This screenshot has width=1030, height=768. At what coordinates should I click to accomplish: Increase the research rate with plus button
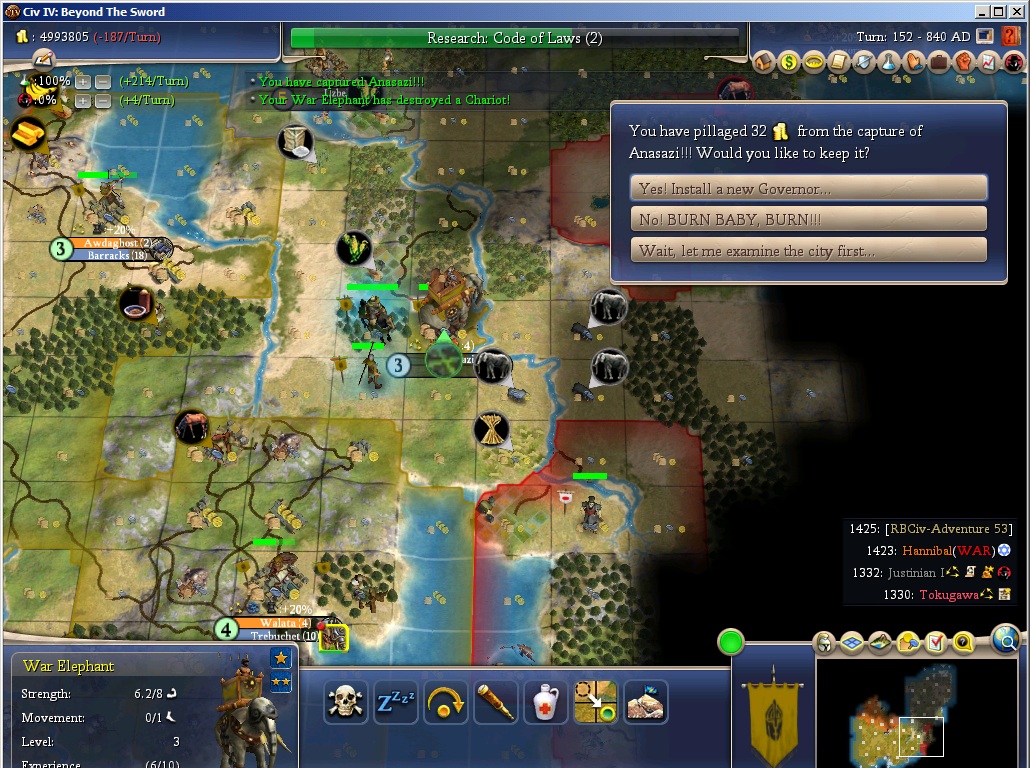coord(83,81)
